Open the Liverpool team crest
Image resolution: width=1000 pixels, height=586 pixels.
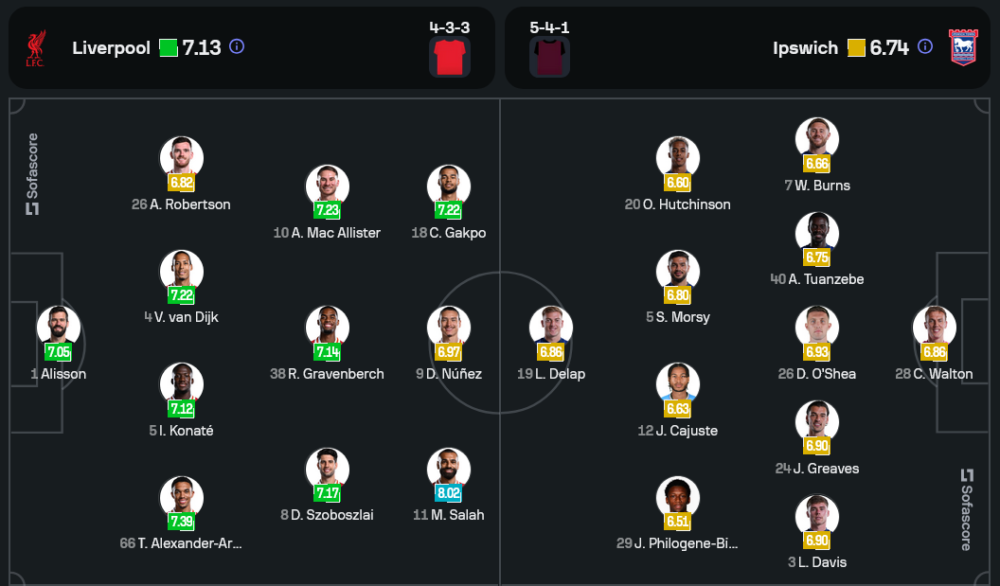(36, 49)
